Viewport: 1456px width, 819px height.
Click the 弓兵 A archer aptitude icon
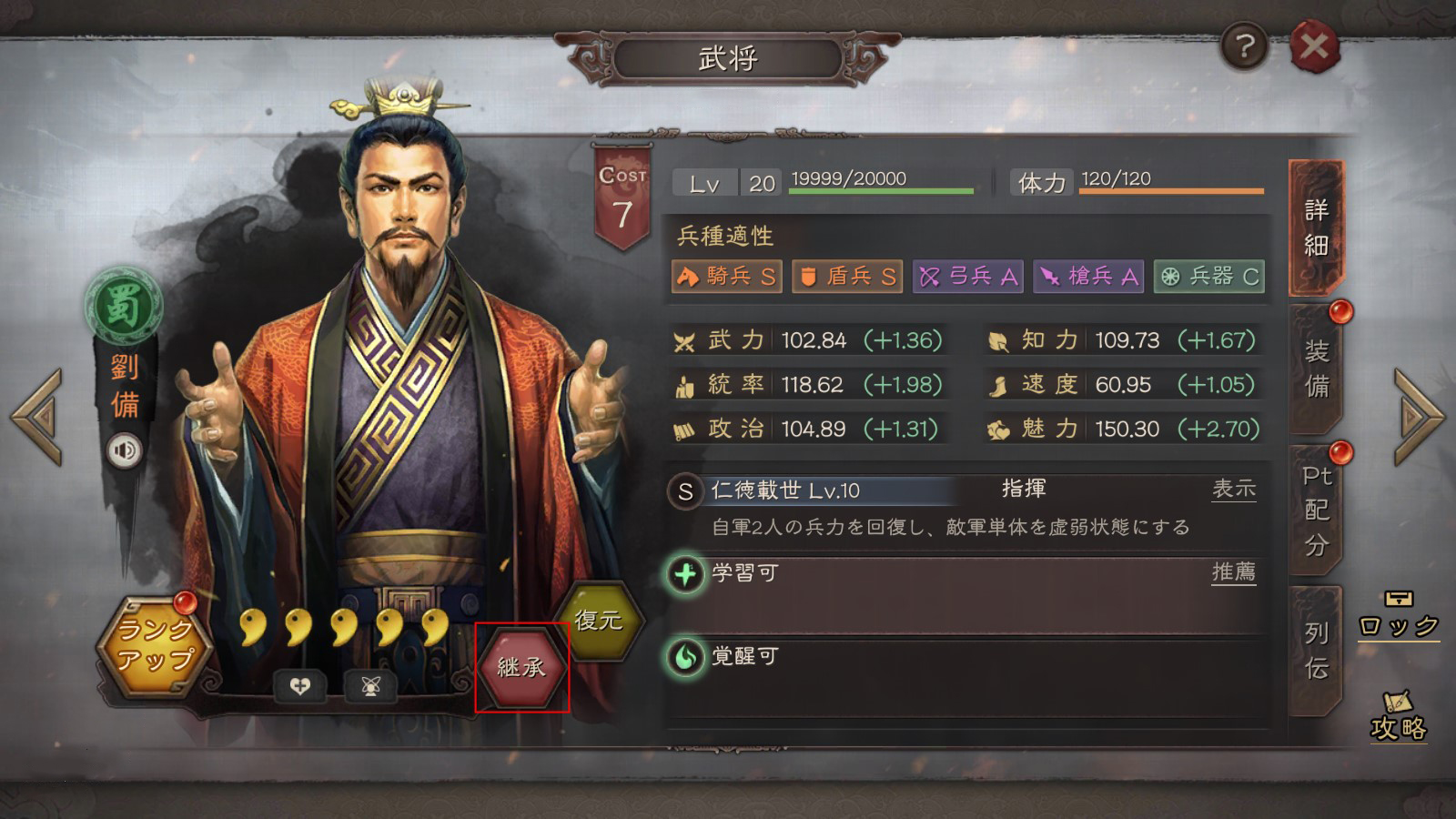point(967,277)
